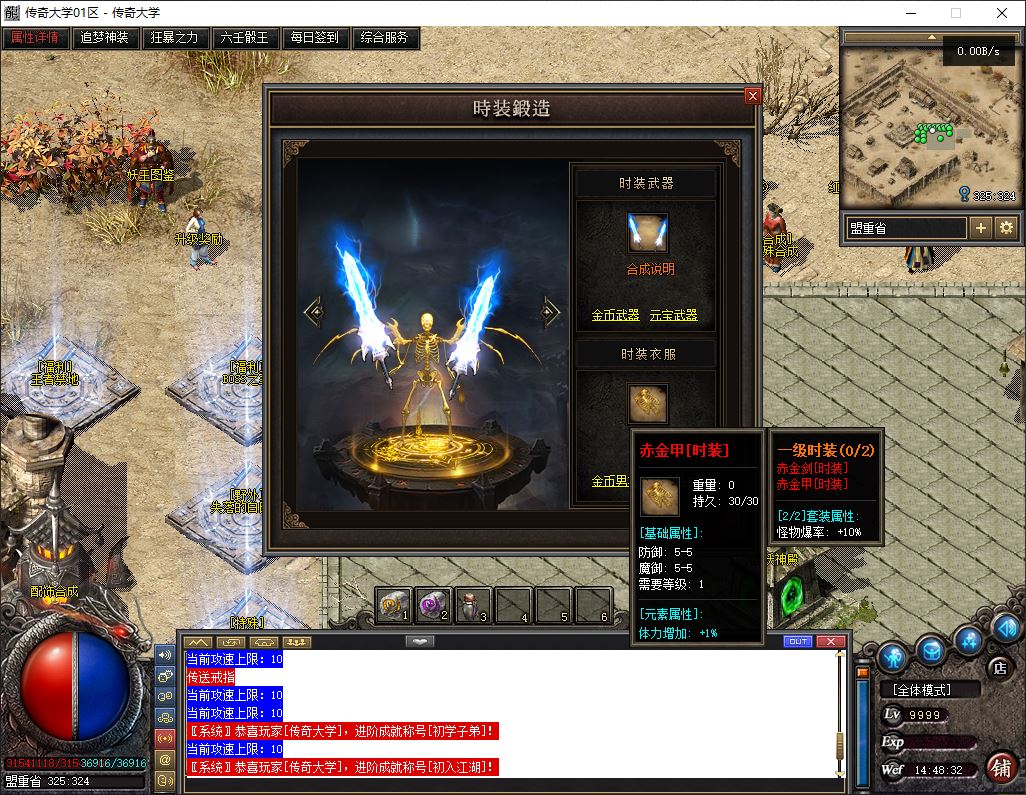Screen dimensions: 1026x795
Task: Select the 元宝武器 link
Action: [x=673, y=315]
